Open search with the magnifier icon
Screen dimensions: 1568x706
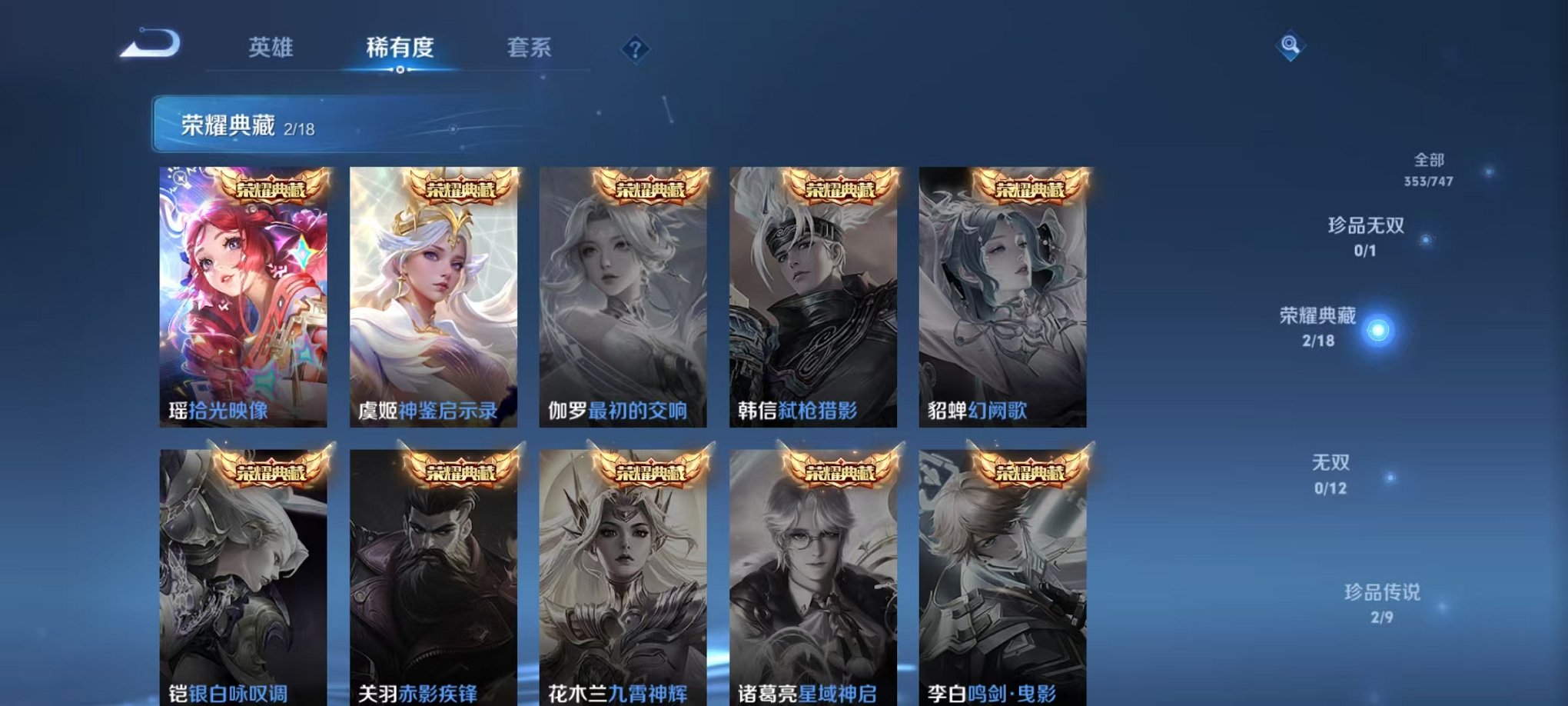pos(1294,46)
